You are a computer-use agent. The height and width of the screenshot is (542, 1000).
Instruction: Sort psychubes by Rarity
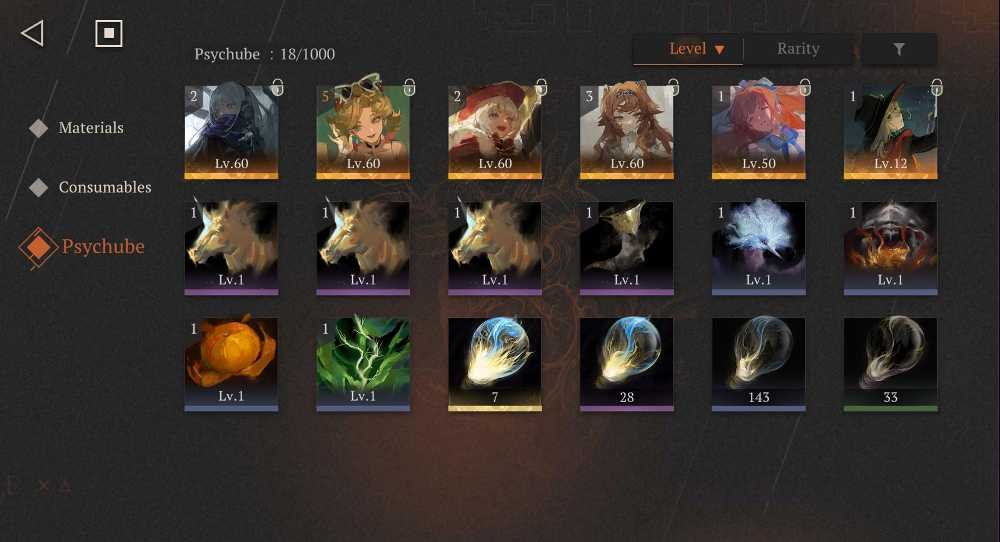coord(798,49)
